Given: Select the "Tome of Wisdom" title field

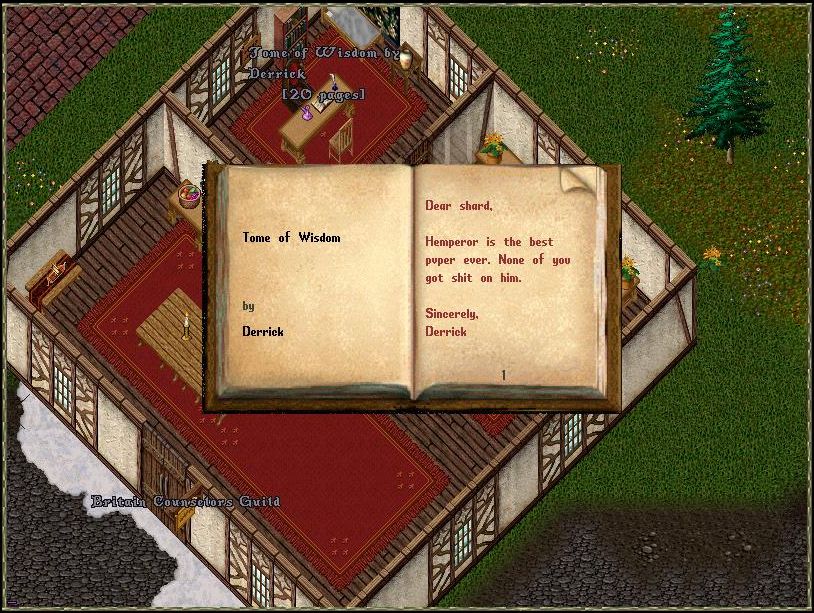Looking at the screenshot, I should 291,238.
